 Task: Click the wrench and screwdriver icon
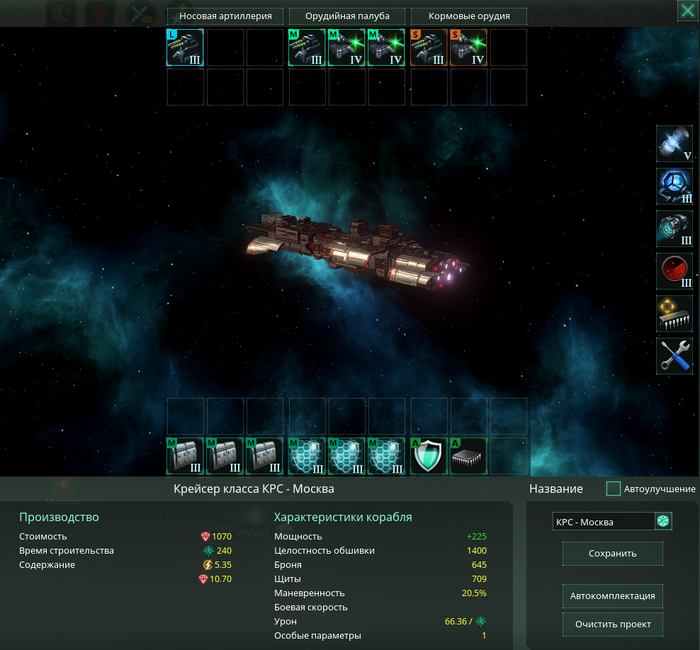[x=674, y=356]
